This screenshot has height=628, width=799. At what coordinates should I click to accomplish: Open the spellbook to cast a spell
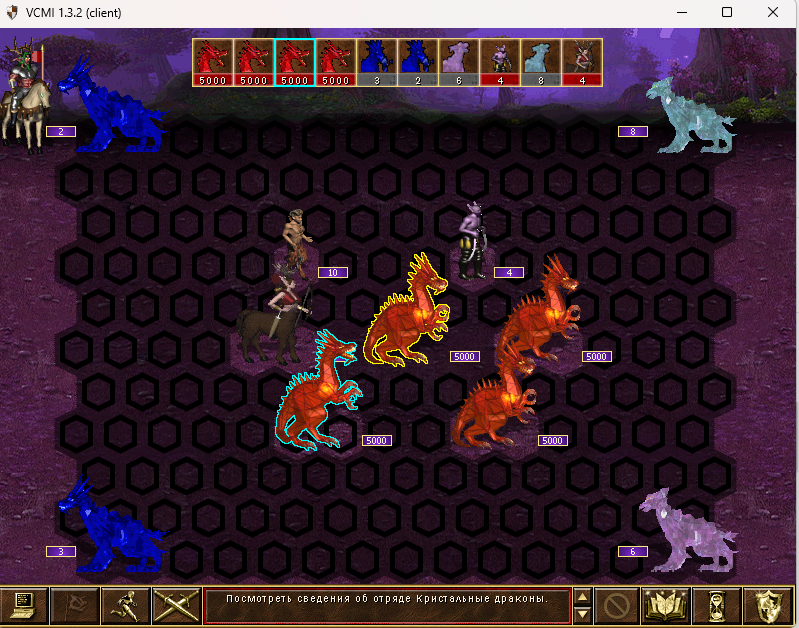666,605
